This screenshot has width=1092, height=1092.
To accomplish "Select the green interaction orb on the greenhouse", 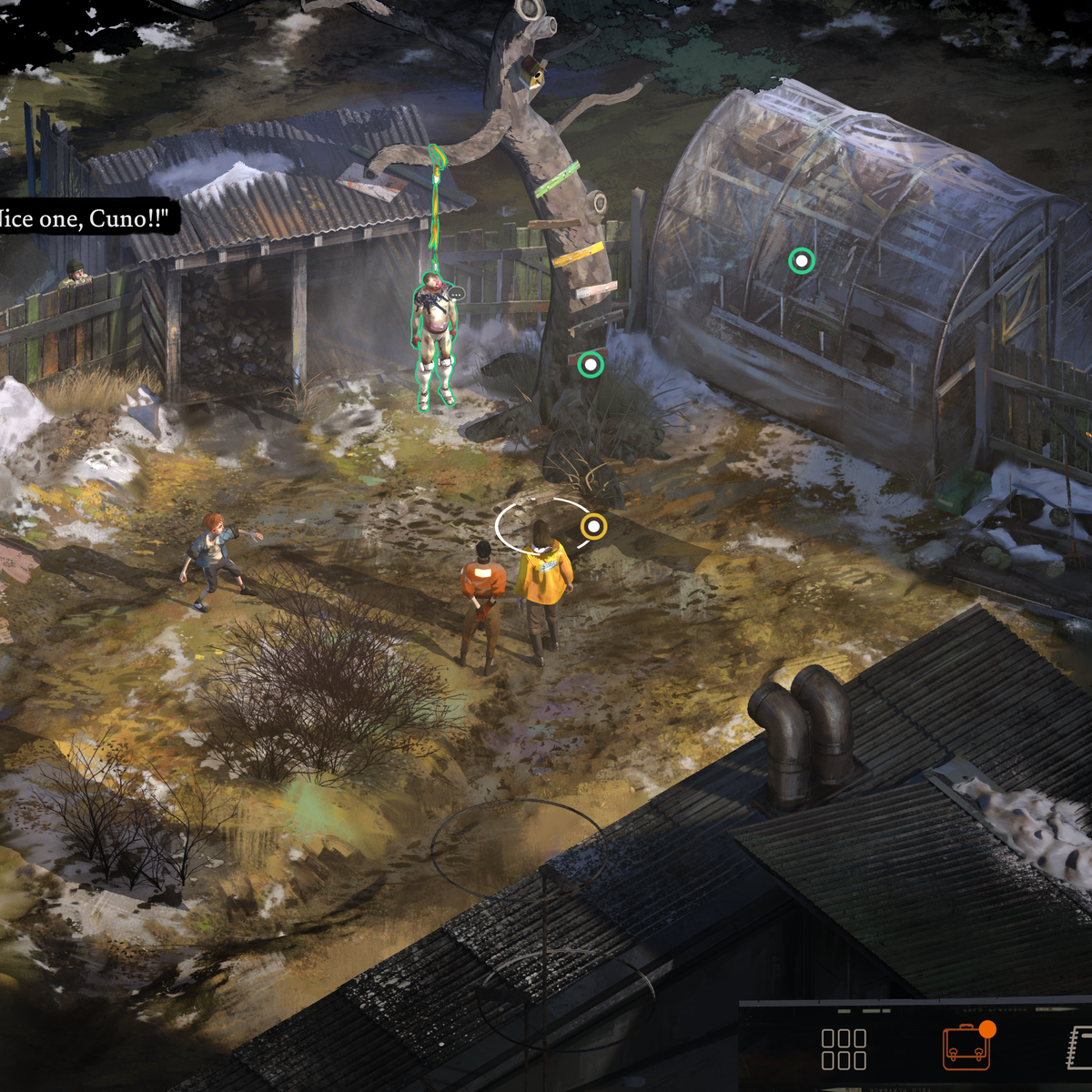I will (x=801, y=261).
